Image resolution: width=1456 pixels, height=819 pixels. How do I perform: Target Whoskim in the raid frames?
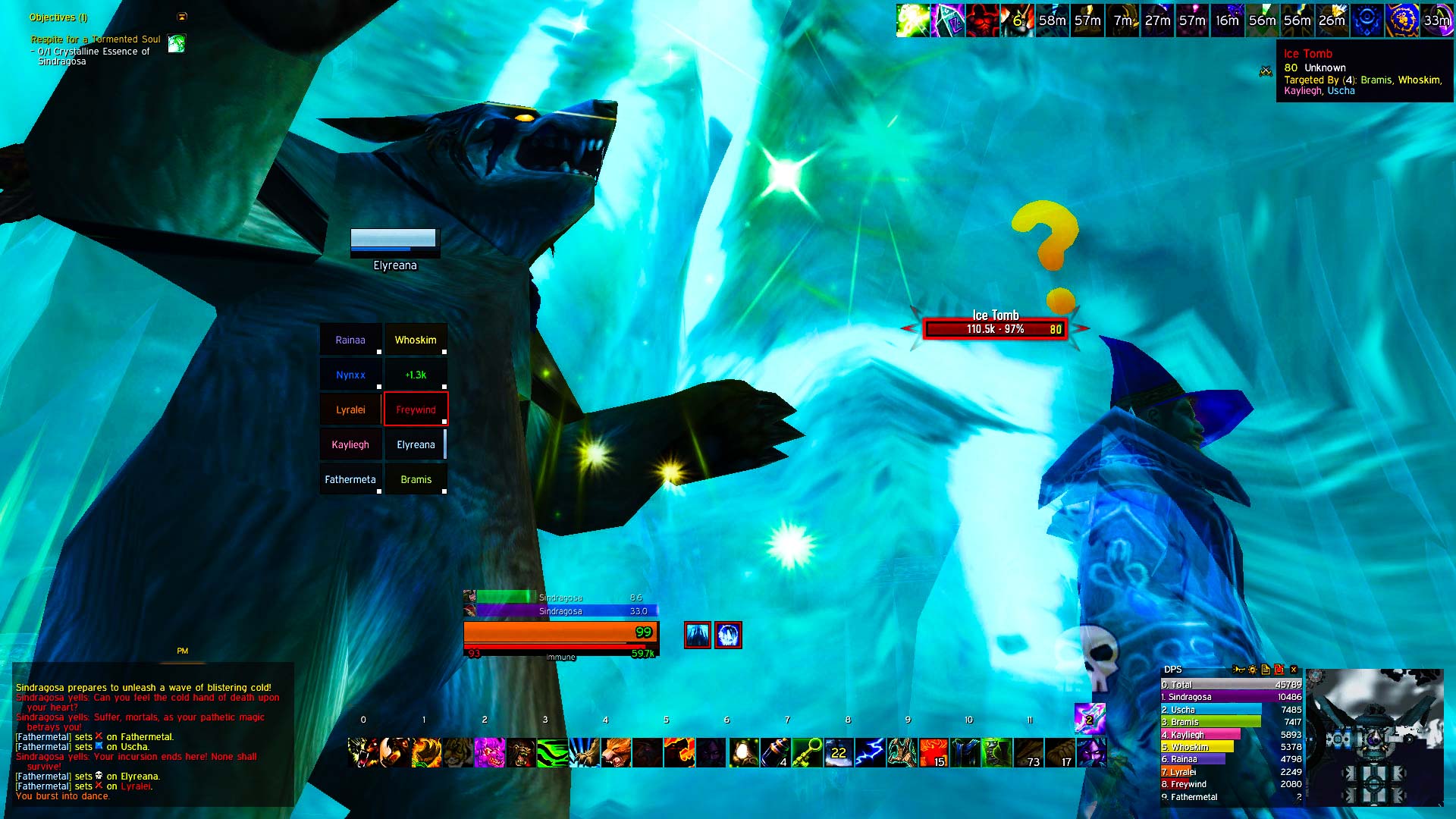(x=416, y=340)
